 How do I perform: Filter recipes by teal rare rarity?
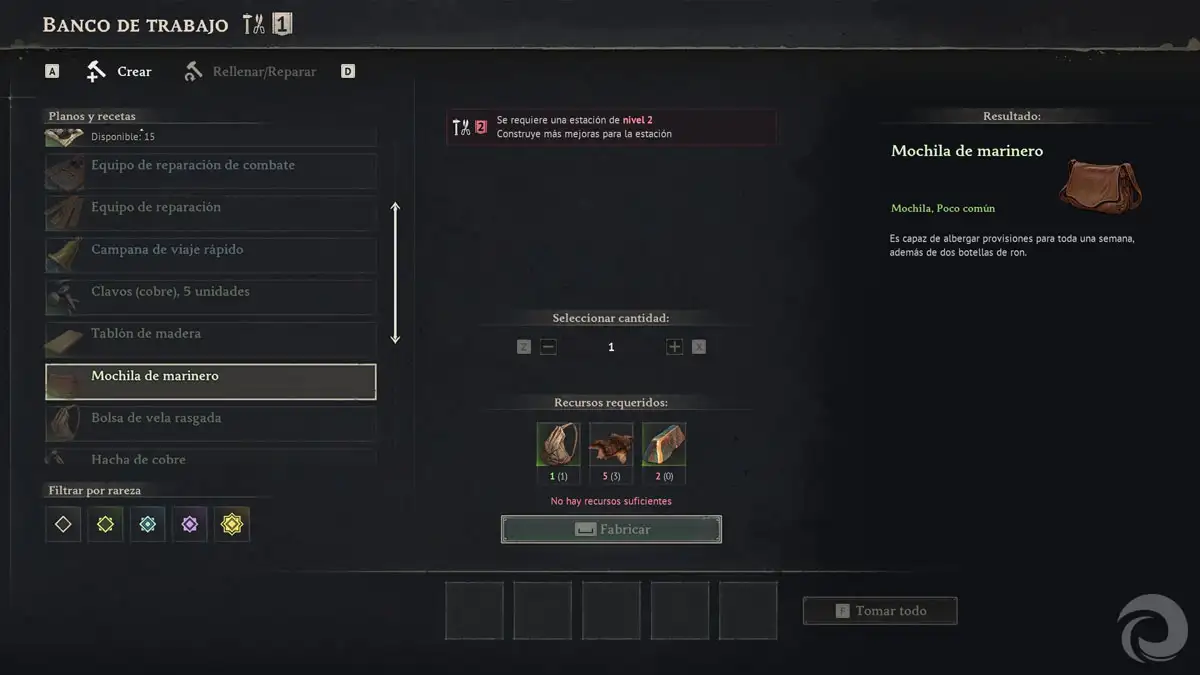coord(148,524)
